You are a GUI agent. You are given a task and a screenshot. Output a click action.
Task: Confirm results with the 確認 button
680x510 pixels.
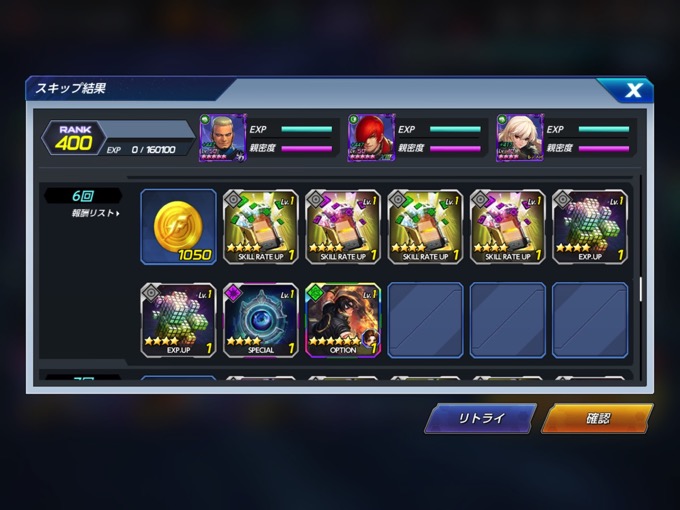pos(597,418)
